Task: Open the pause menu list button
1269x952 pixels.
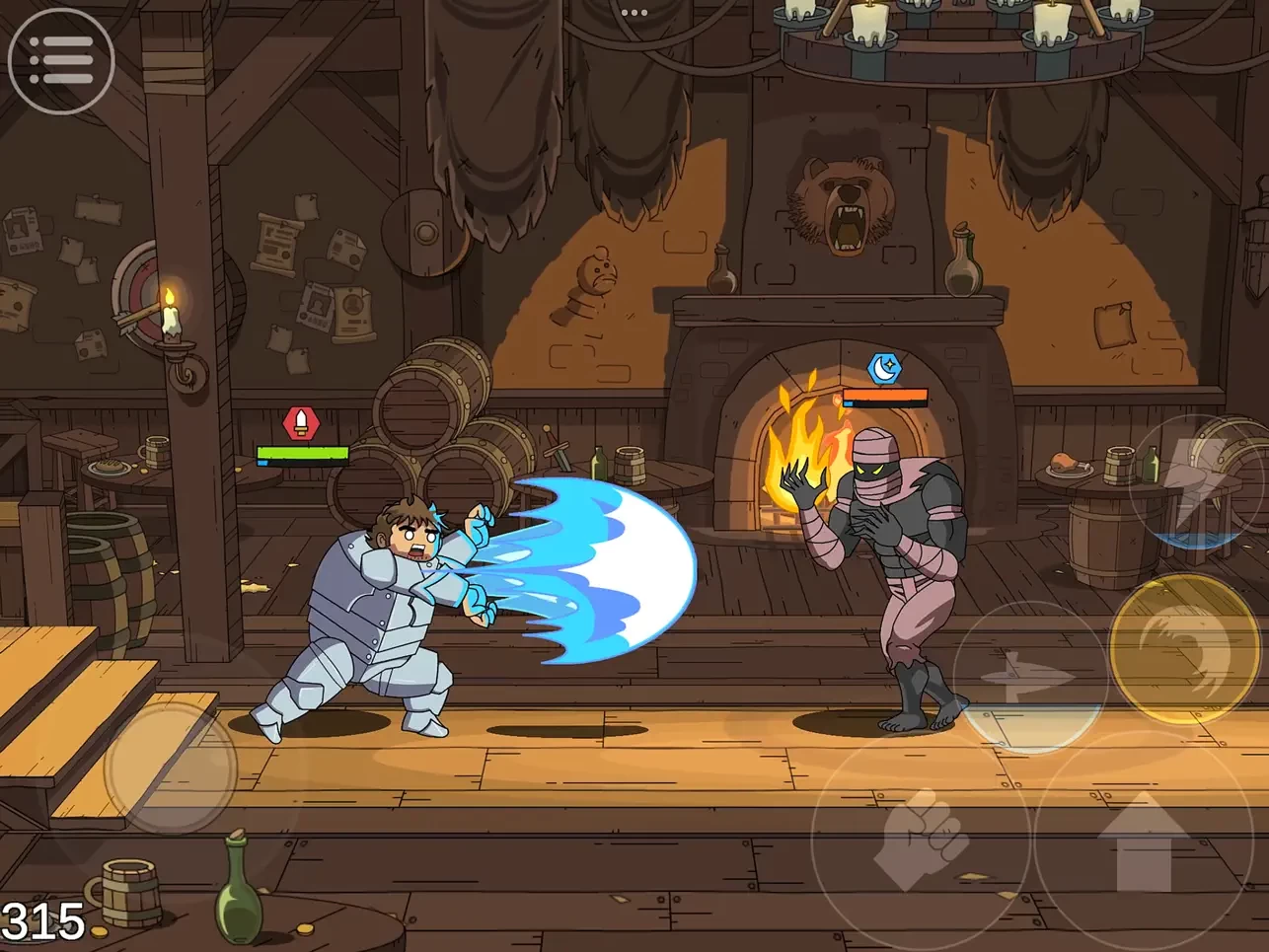Action: [x=61, y=61]
